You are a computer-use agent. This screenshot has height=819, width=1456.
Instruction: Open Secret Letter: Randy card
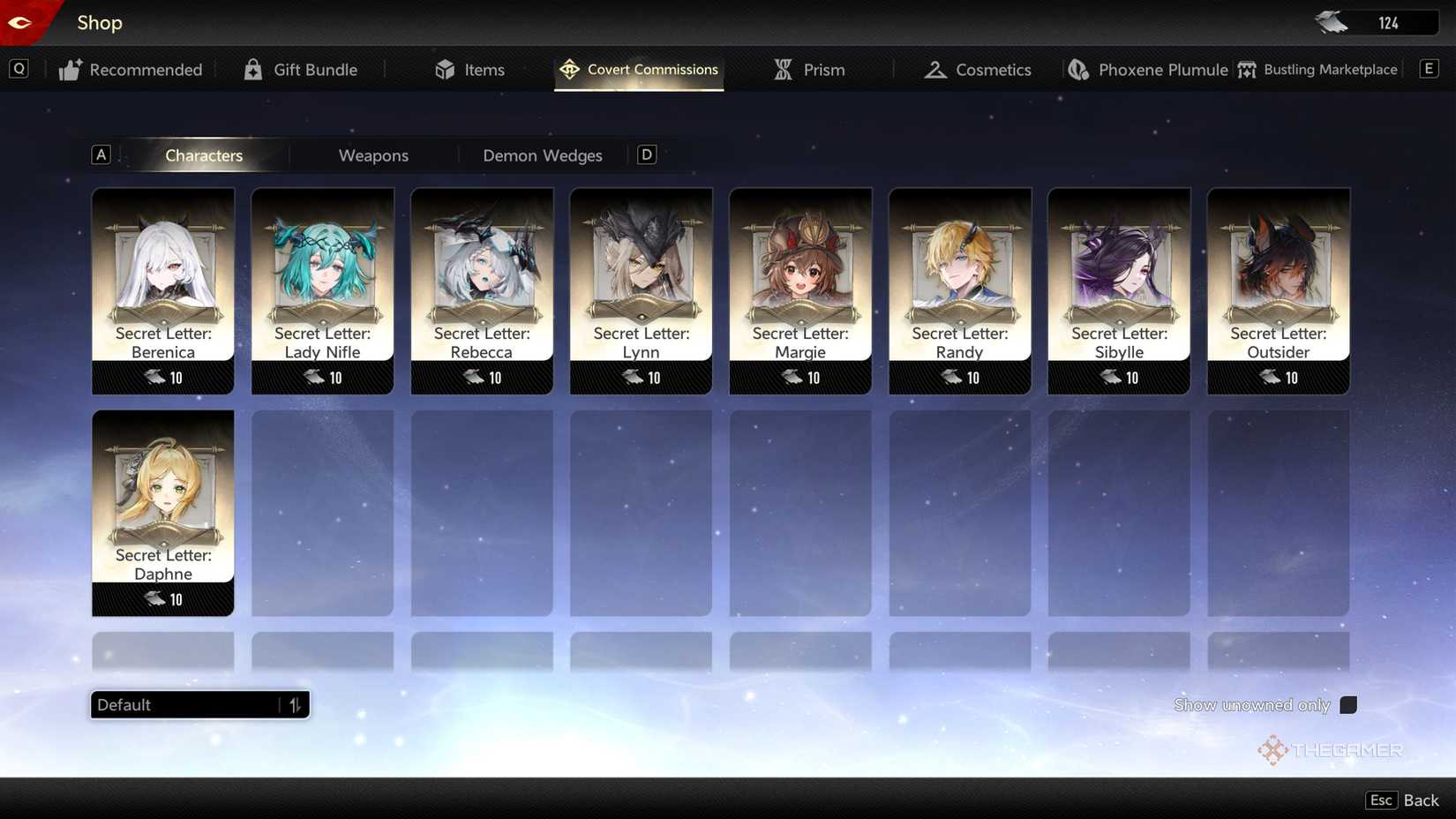point(959,291)
